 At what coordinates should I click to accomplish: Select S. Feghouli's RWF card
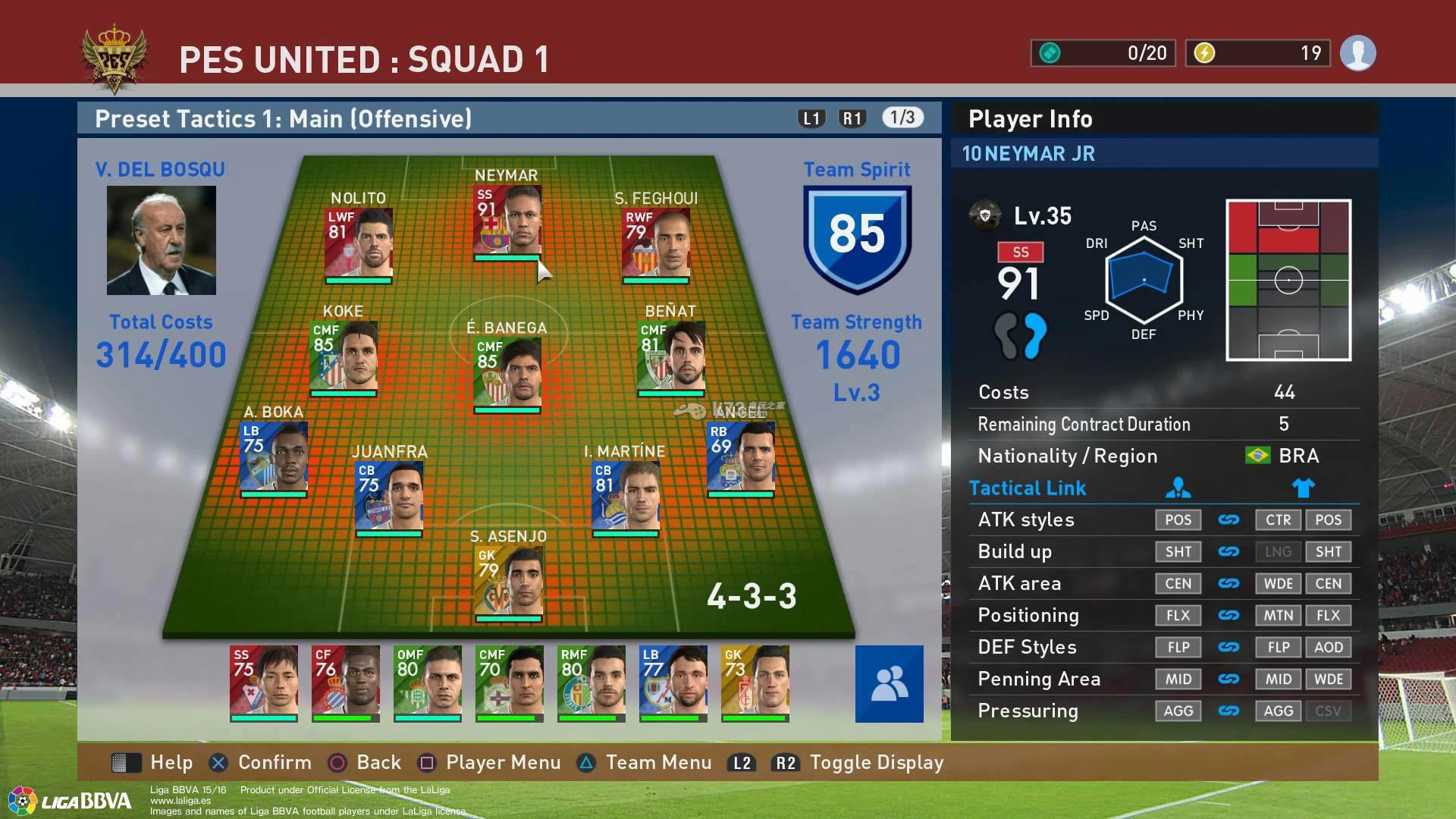(x=656, y=243)
